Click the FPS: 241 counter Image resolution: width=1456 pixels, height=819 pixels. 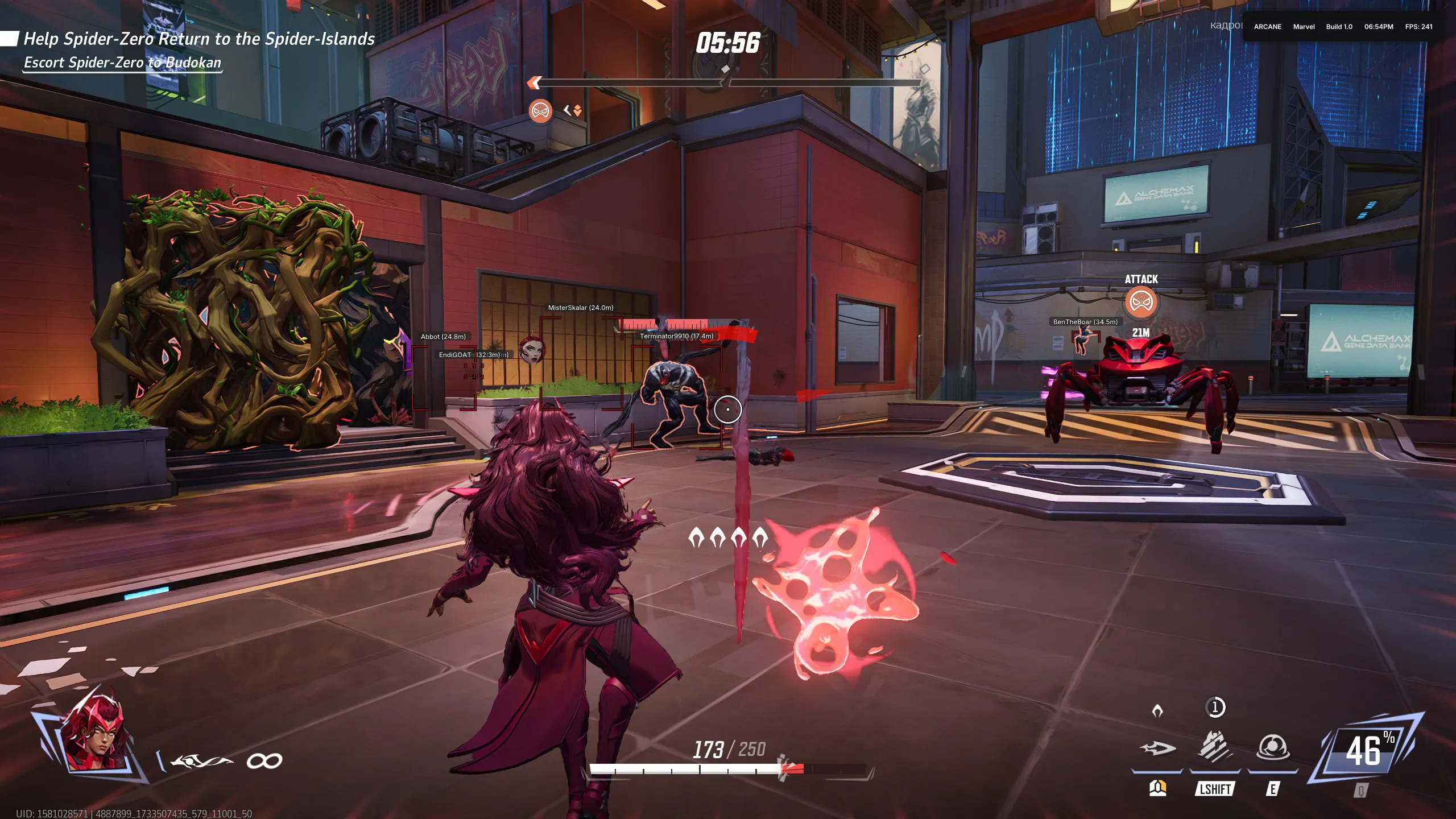coord(1421,27)
